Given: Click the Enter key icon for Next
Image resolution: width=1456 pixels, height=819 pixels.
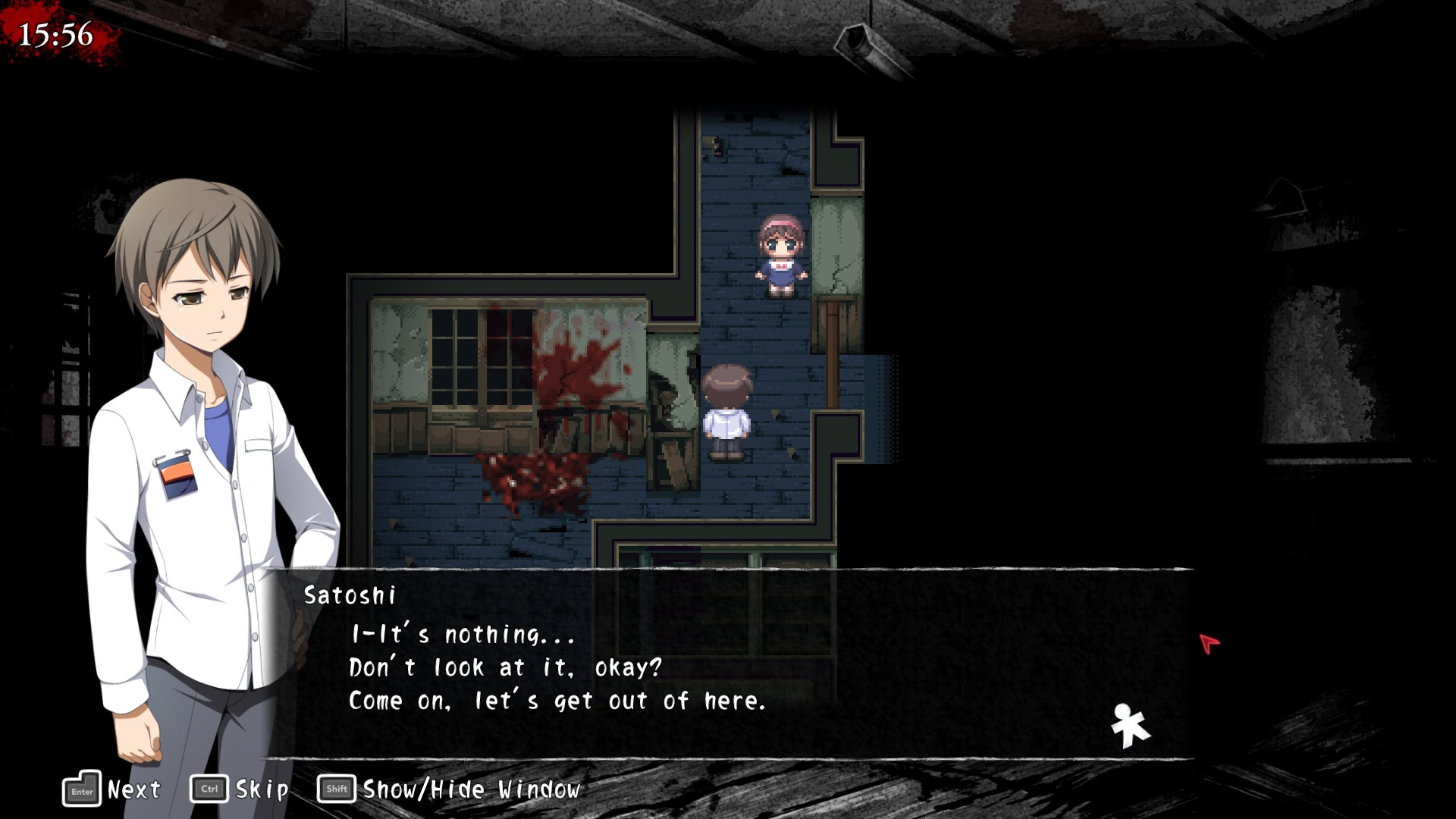Looking at the screenshot, I should (83, 789).
